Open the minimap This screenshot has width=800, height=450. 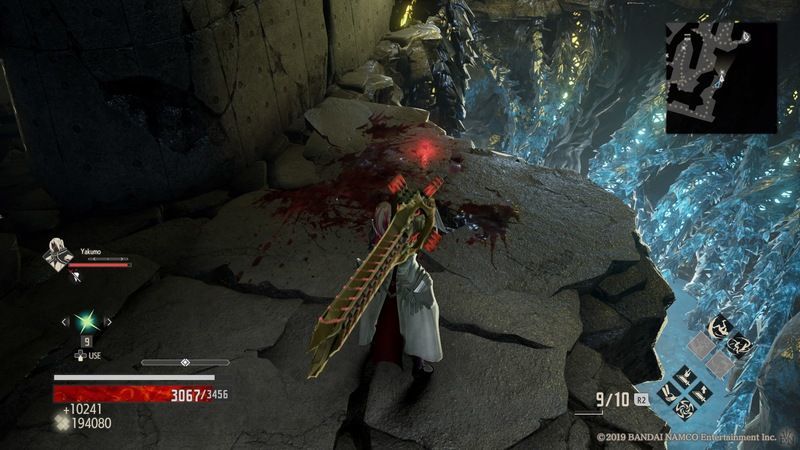tap(722, 78)
